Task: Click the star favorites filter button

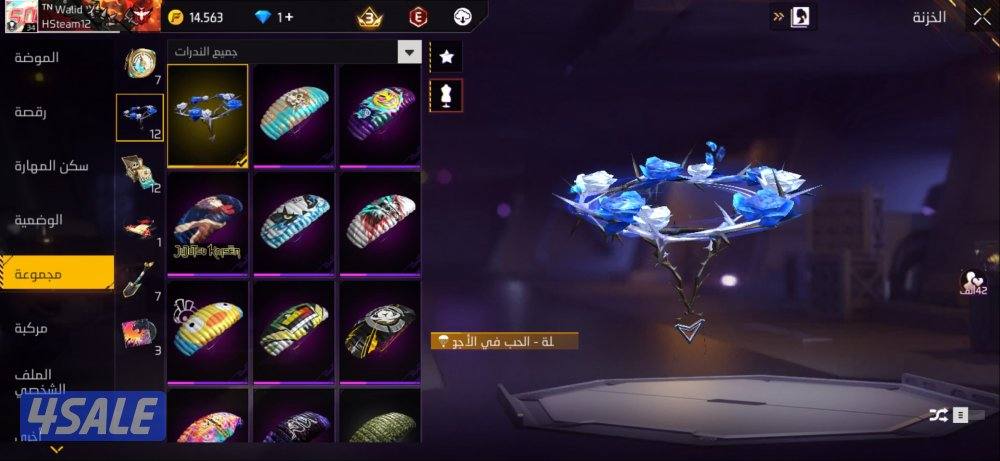Action: 446,58
